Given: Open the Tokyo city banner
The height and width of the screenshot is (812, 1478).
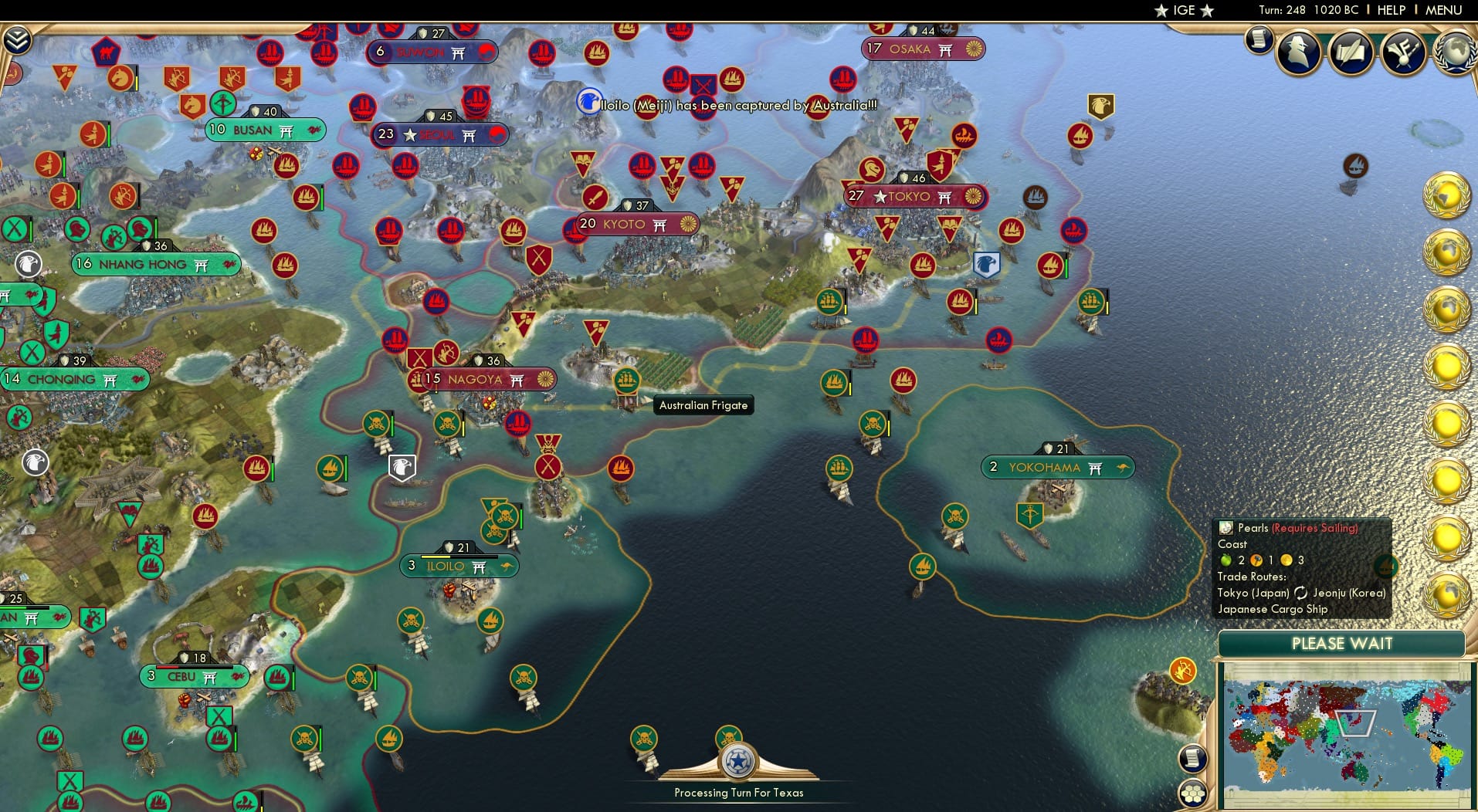Looking at the screenshot, I should [913, 197].
